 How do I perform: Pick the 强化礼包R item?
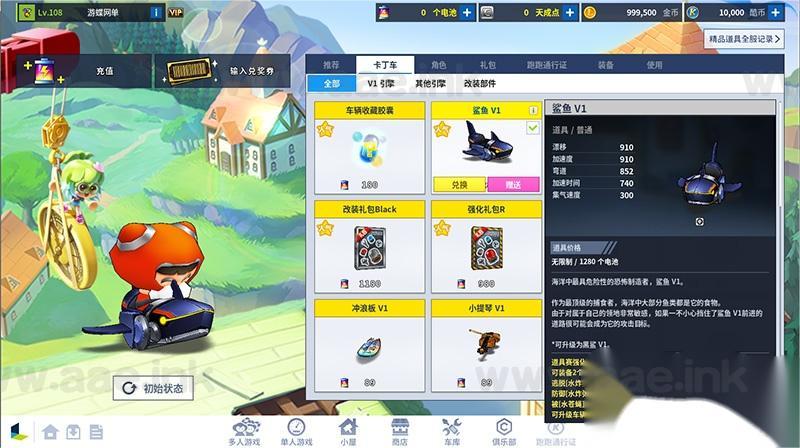coord(486,246)
